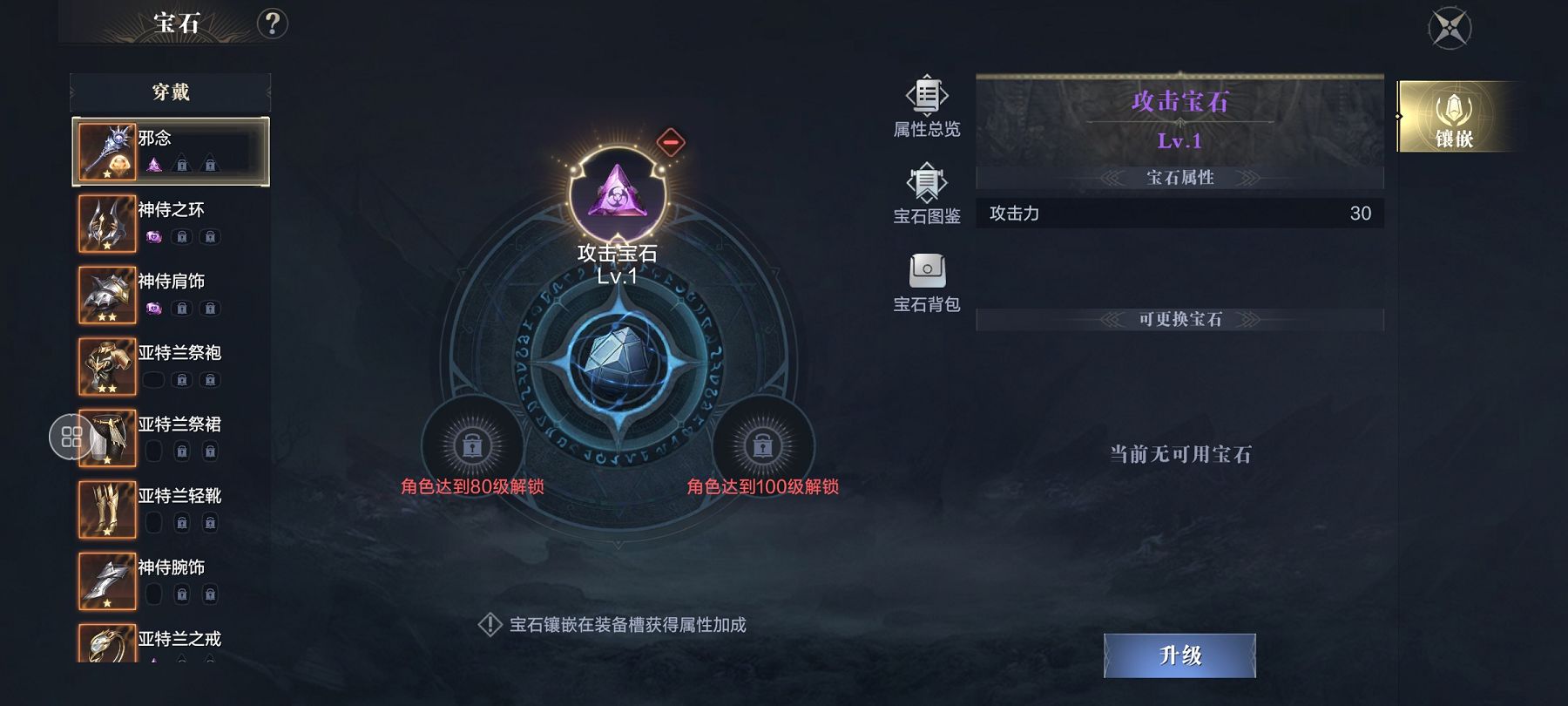Screen dimensions: 1568x706
Task: Select the 神侍腕饰 bracer entry
Action: click(171, 580)
